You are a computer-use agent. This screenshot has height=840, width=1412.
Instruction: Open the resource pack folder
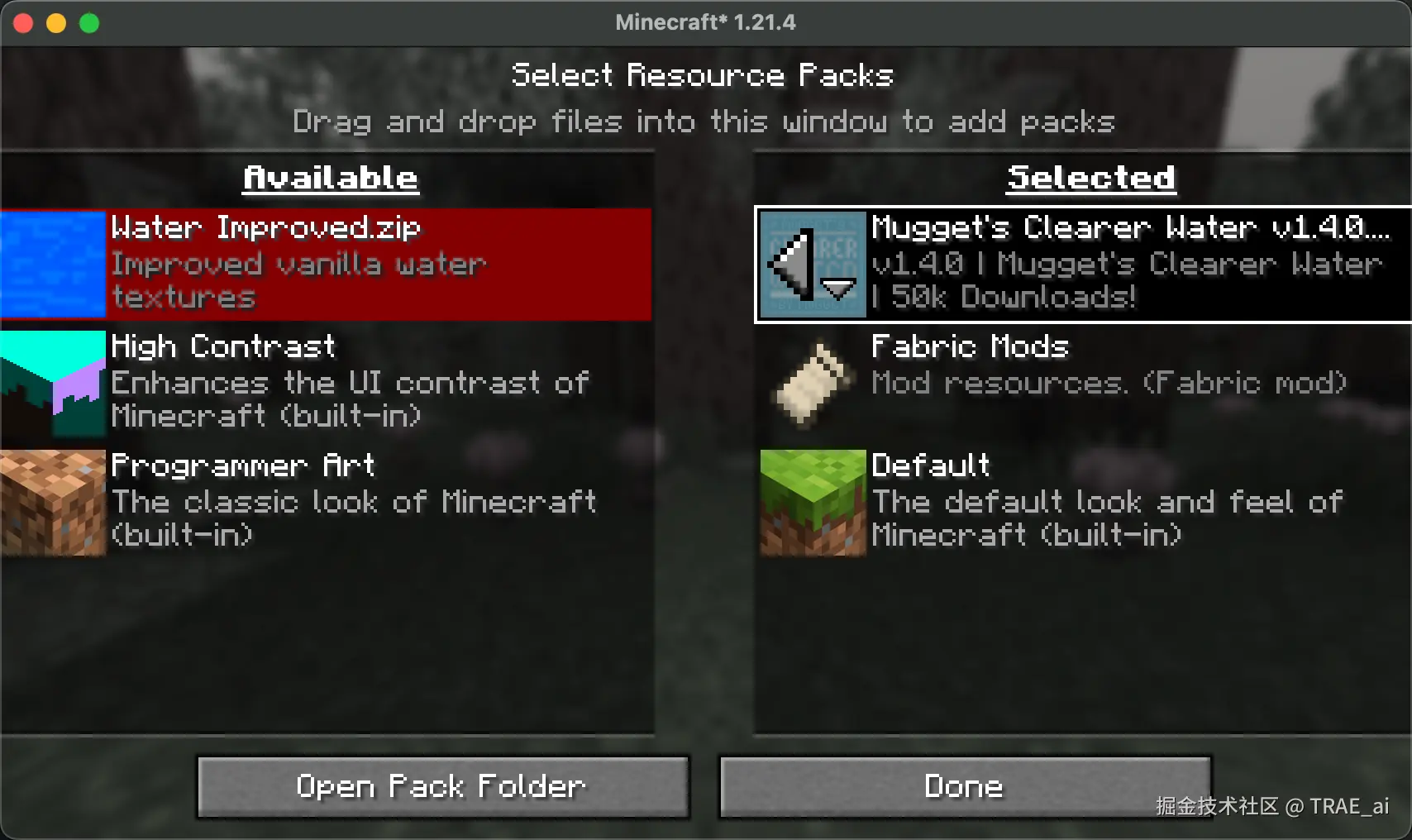442,786
